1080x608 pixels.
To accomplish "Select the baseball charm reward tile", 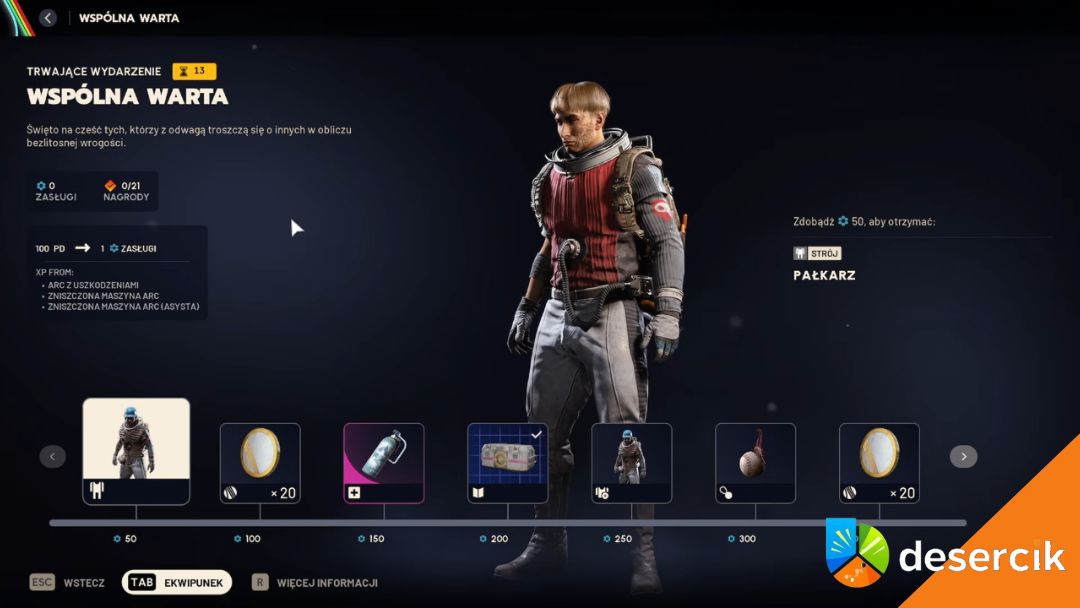I will point(756,462).
